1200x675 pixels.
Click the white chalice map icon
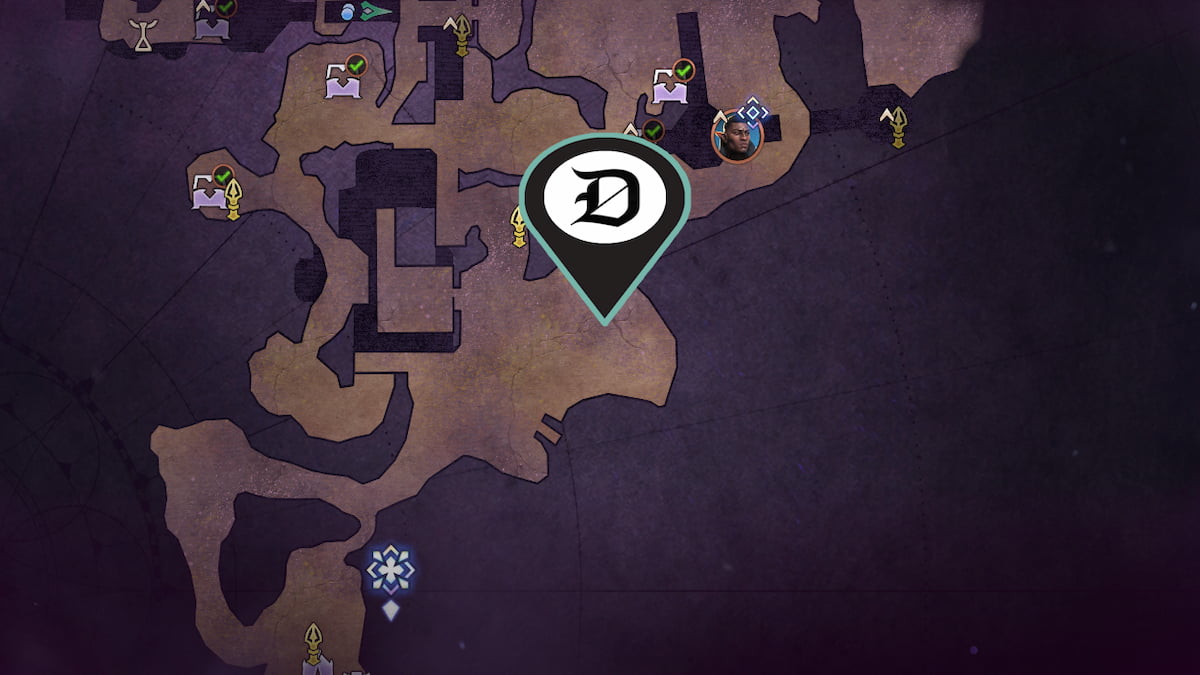[146, 35]
